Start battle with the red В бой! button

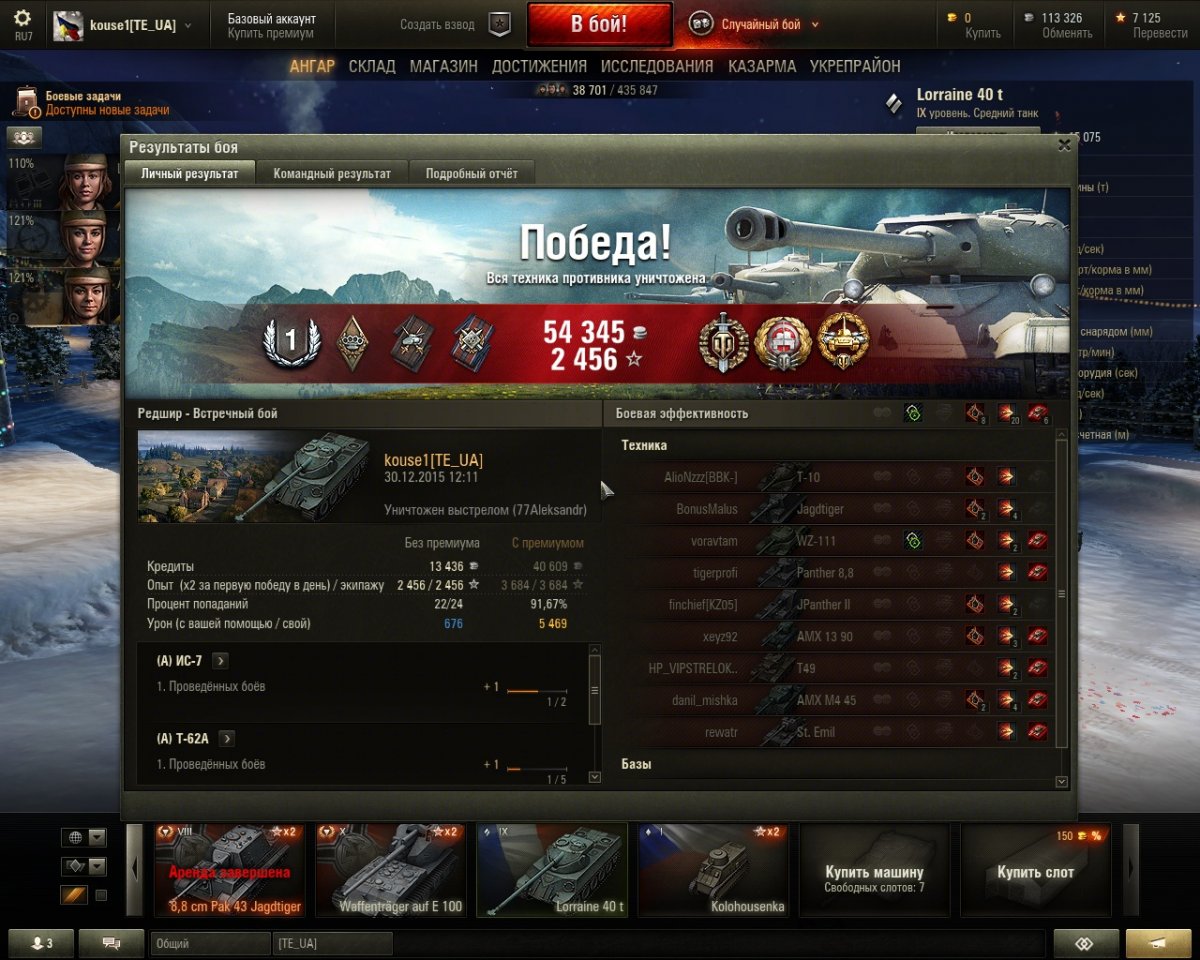[599, 25]
